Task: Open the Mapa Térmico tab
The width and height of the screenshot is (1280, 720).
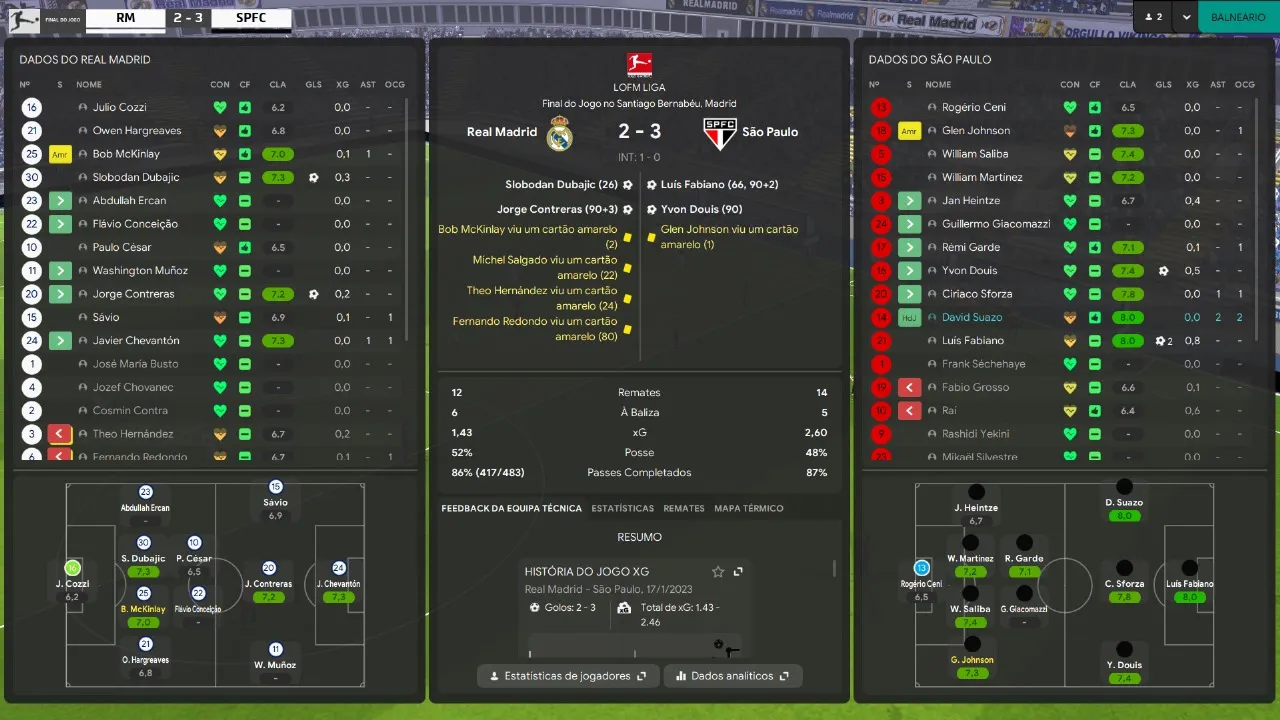Action: (749, 508)
